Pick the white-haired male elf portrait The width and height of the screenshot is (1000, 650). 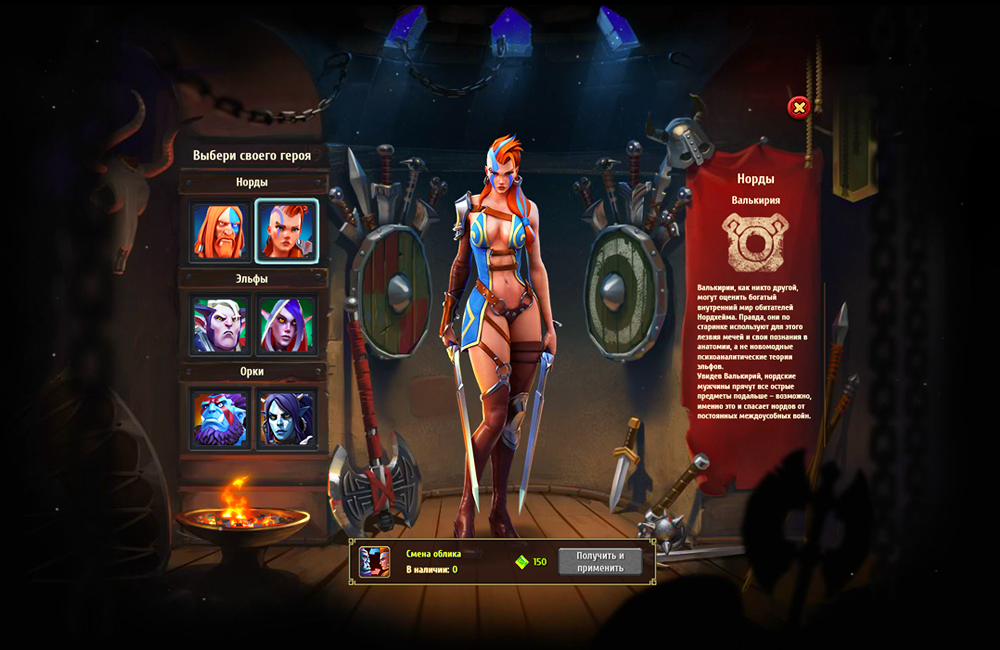click(x=220, y=325)
